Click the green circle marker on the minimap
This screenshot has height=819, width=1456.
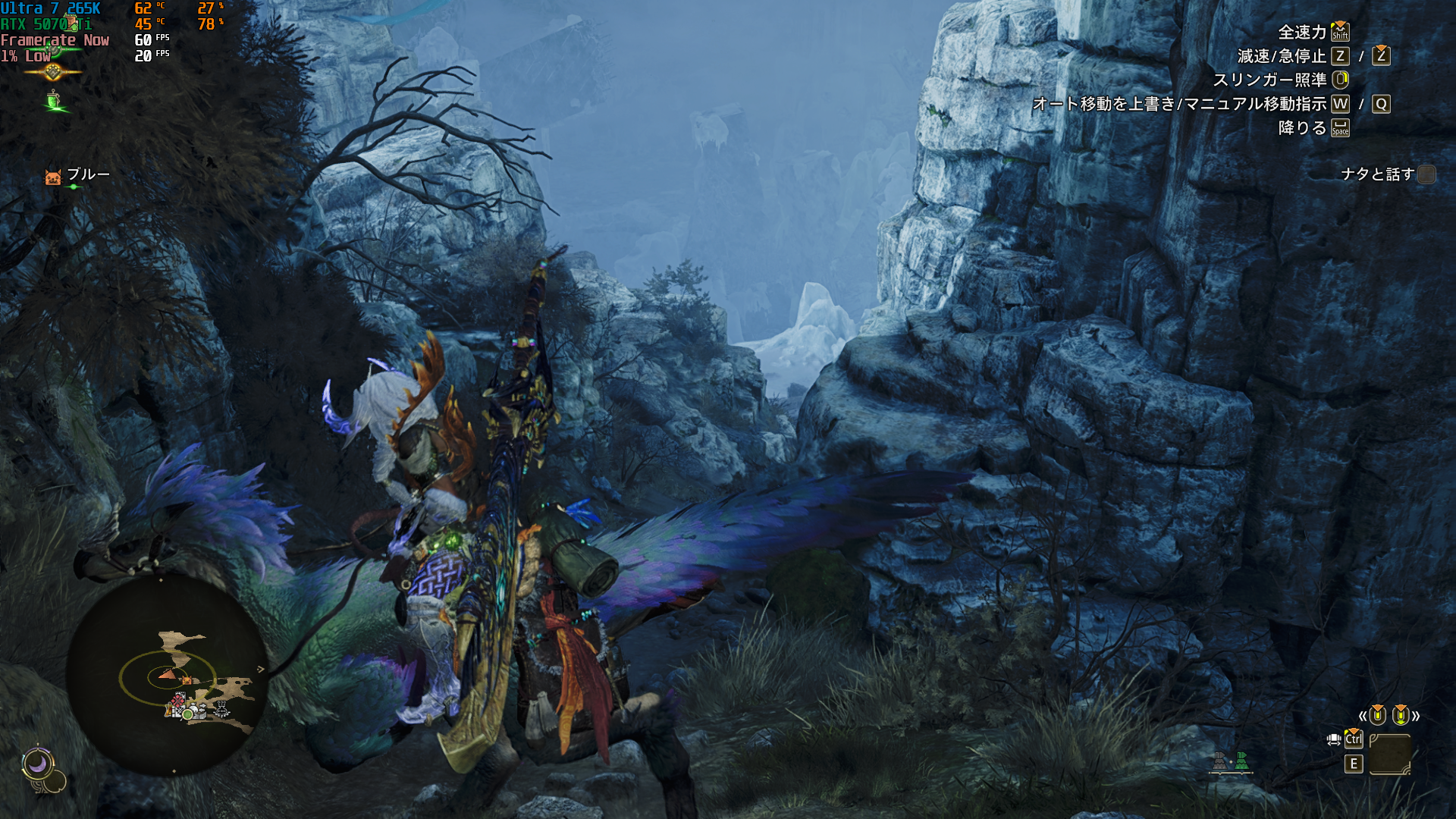click(187, 714)
